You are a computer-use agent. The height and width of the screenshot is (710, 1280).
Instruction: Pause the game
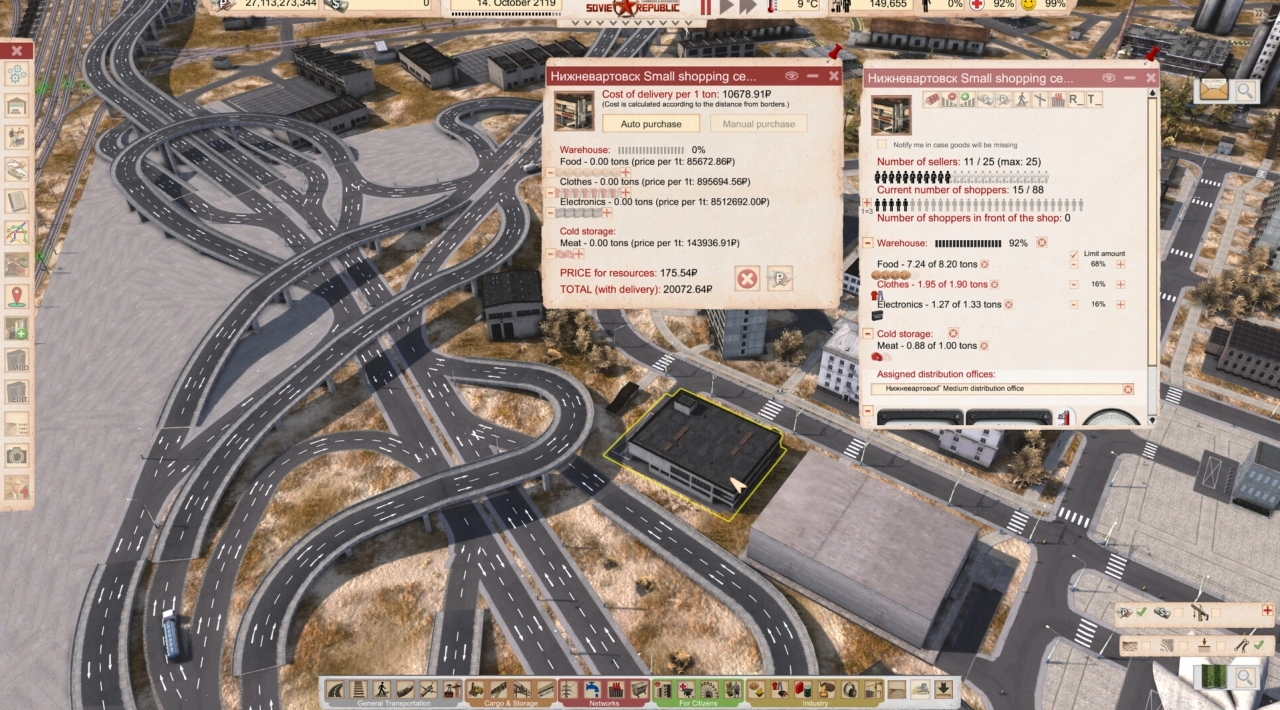(x=705, y=7)
